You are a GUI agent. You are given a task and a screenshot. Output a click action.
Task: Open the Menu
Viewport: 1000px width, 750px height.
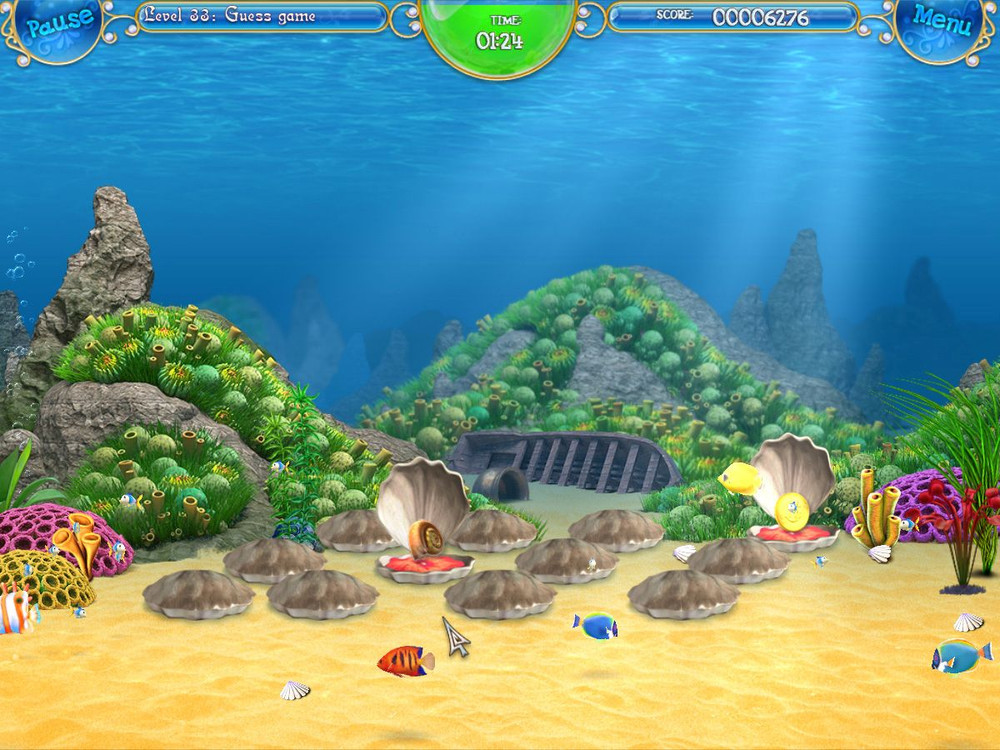941,22
